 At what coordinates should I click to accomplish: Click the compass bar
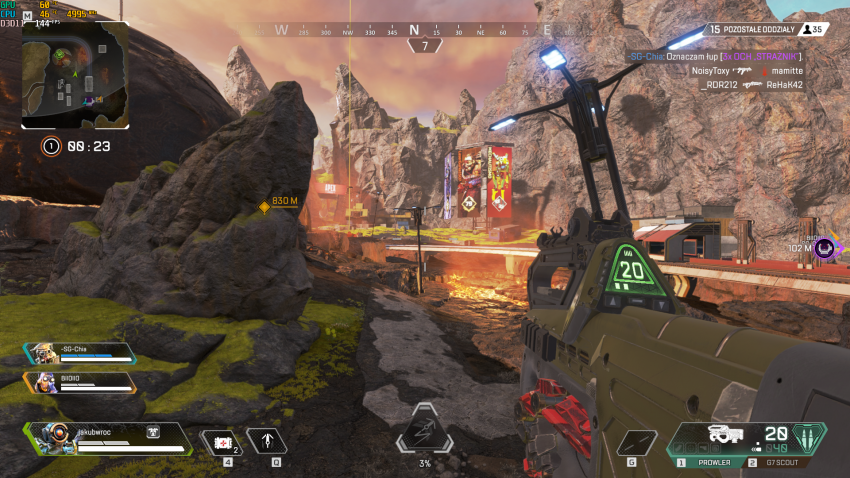(x=414, y=30)
